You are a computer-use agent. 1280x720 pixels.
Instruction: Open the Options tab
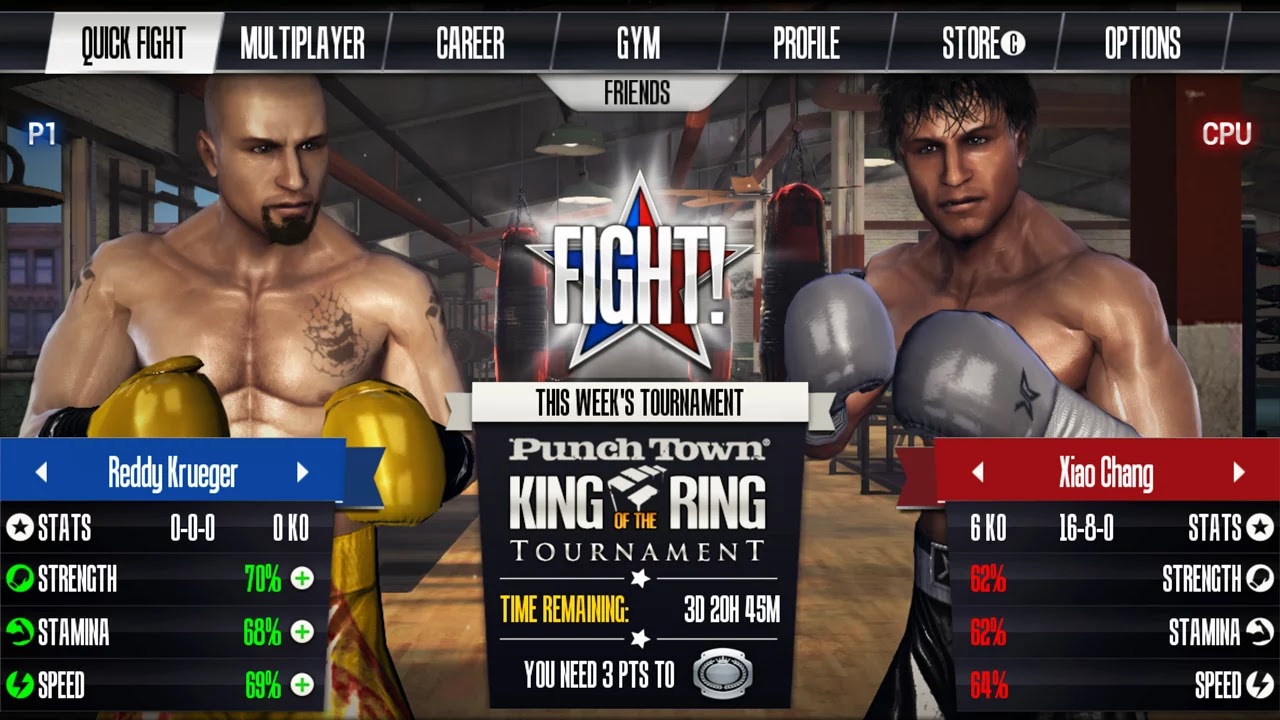[1142, 43]
